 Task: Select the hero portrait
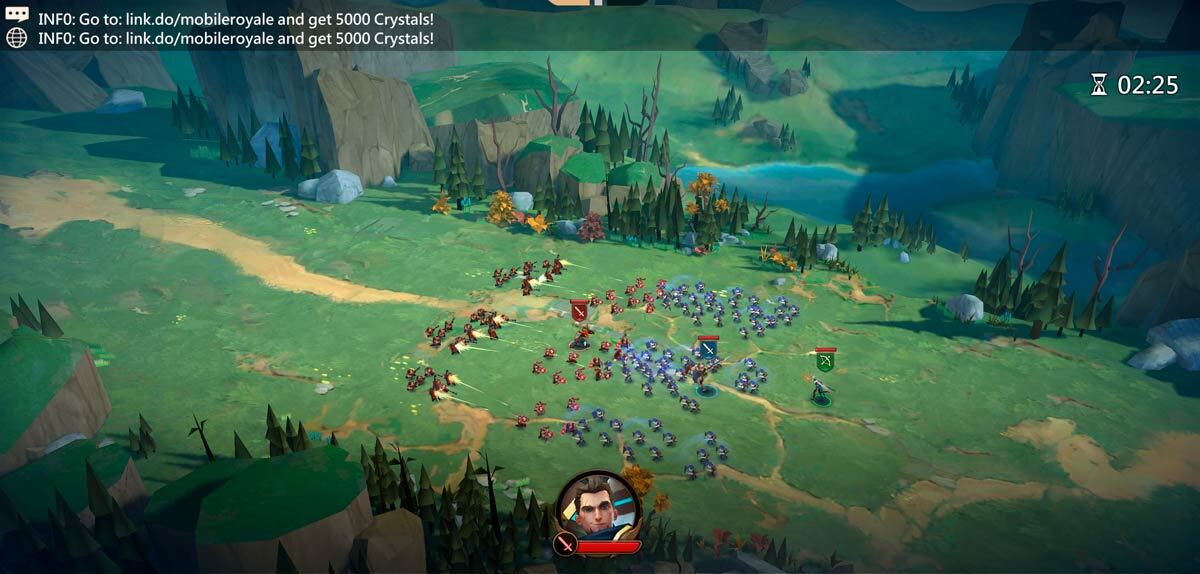tap(596, 505)
